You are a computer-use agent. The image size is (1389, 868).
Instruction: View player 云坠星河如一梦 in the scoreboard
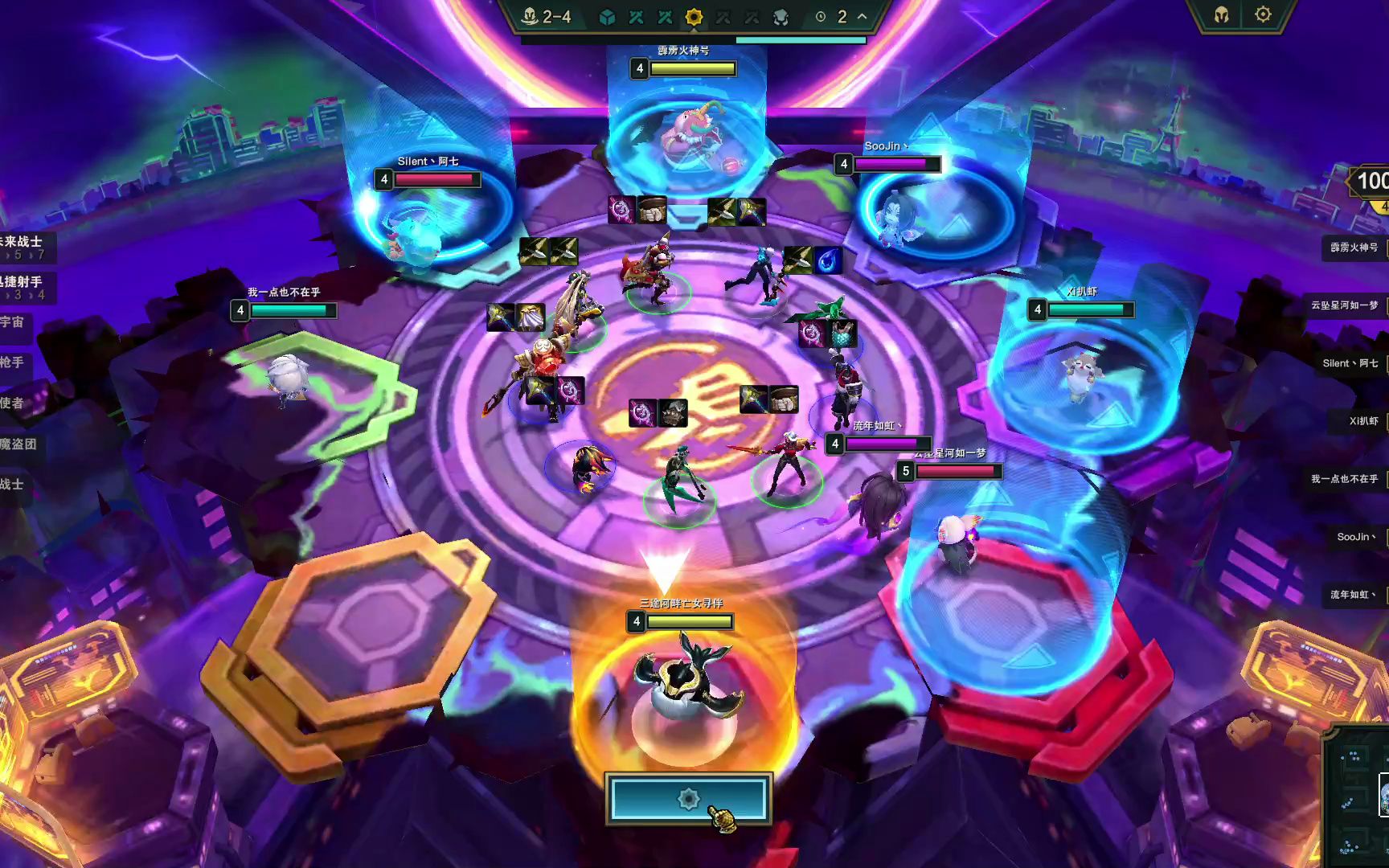[x=1344, y=305]
